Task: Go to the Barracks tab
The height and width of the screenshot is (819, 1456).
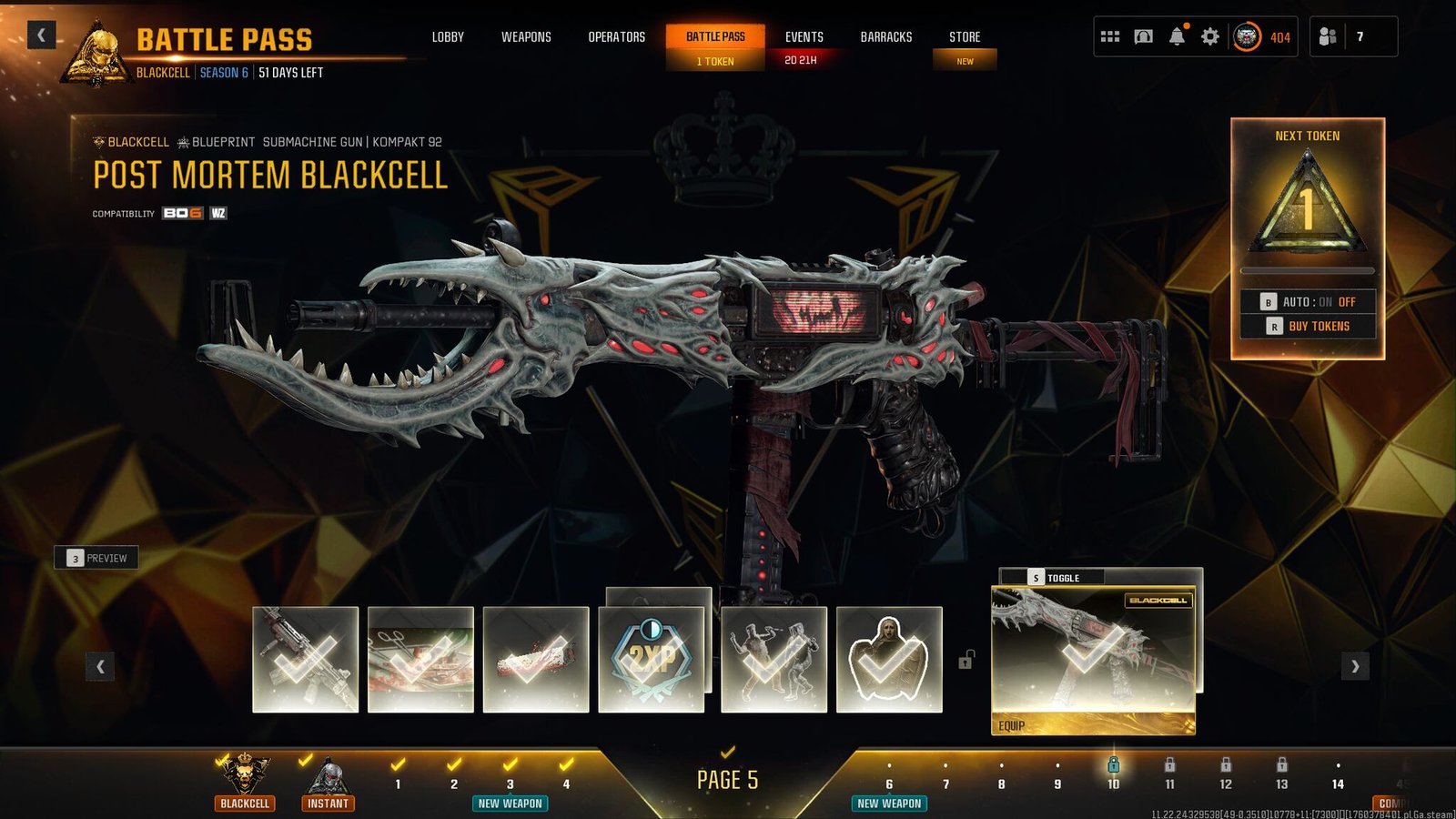Action: [x=885, y=37]
